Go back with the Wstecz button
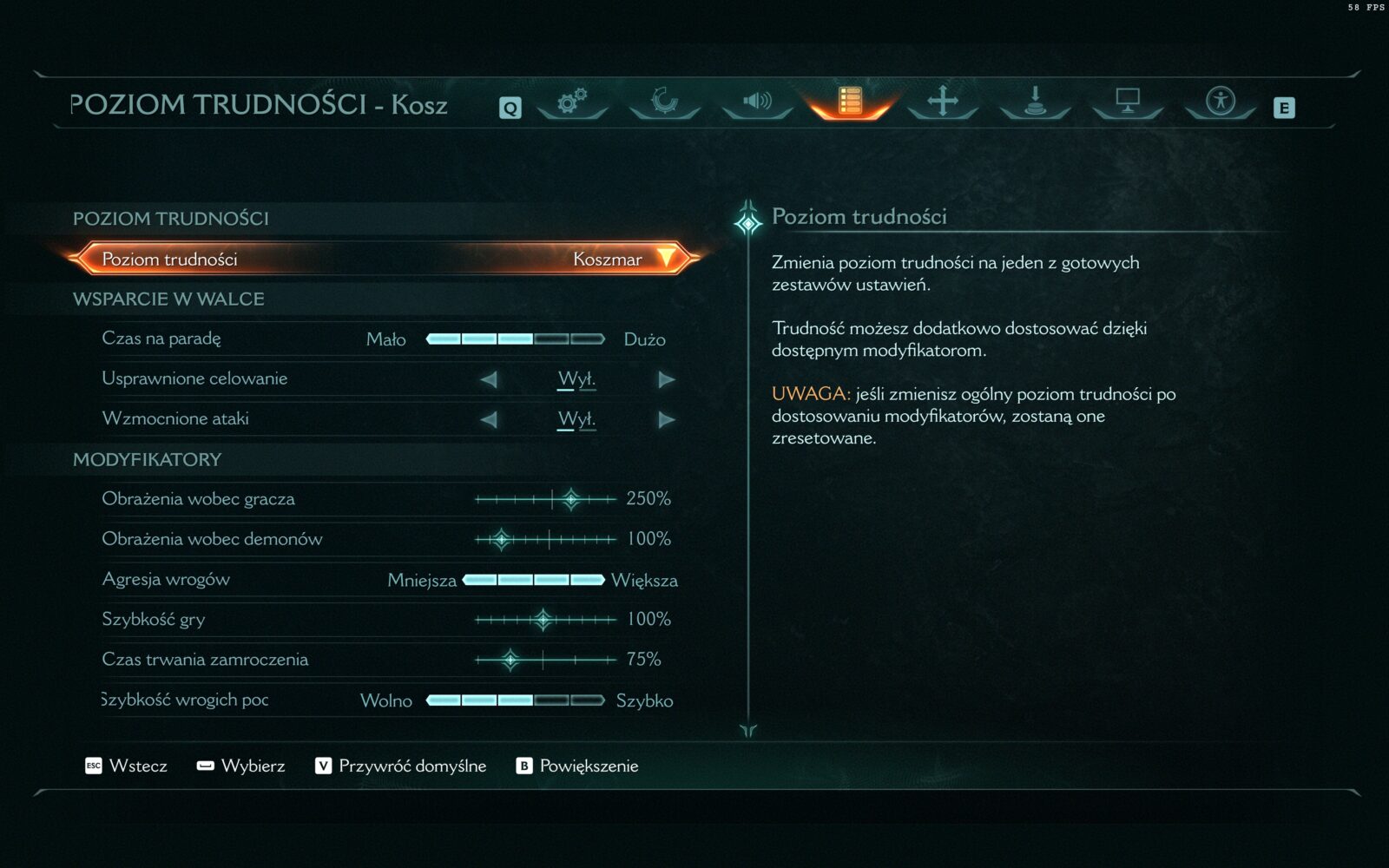1389x868 pixels. tap(127, 766)
